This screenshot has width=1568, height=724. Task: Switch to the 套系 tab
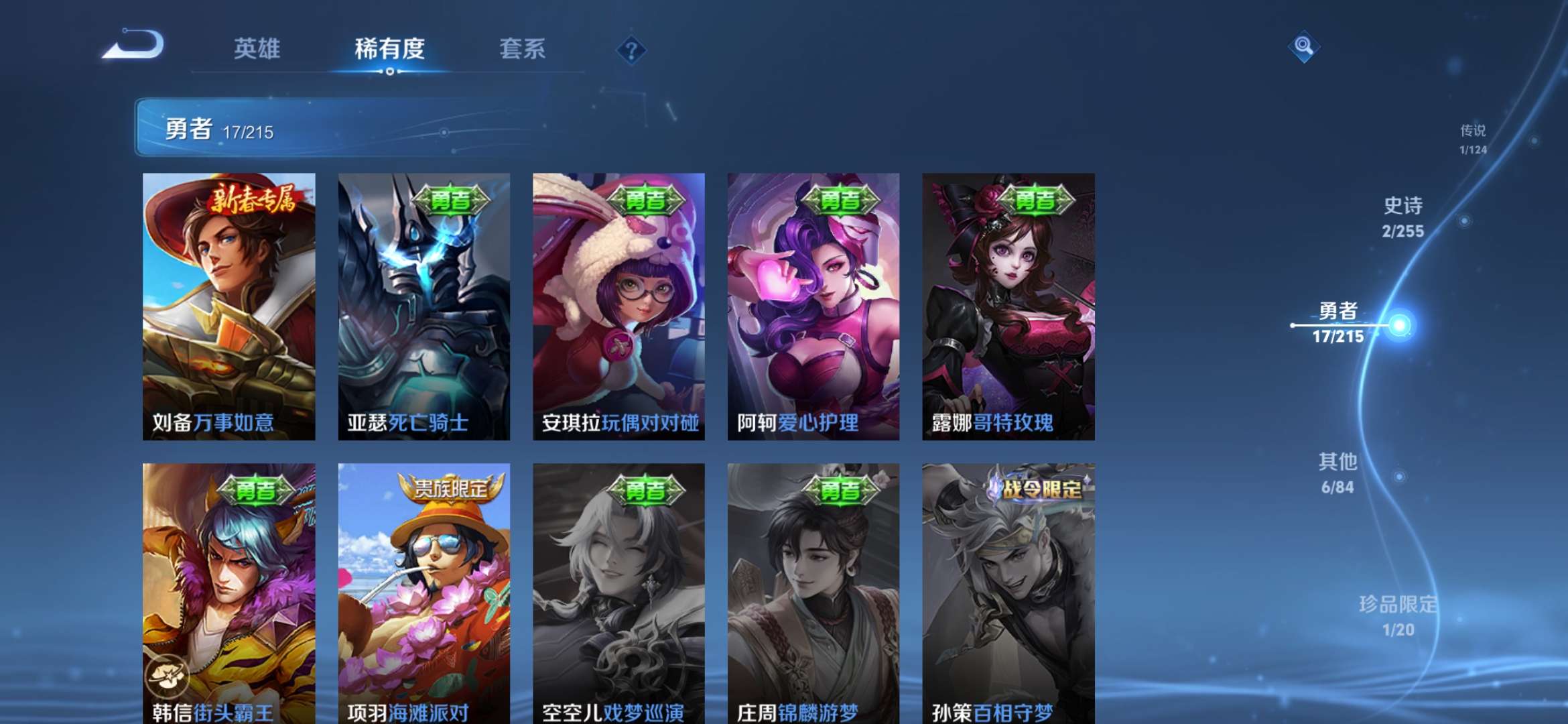(521, 48)
